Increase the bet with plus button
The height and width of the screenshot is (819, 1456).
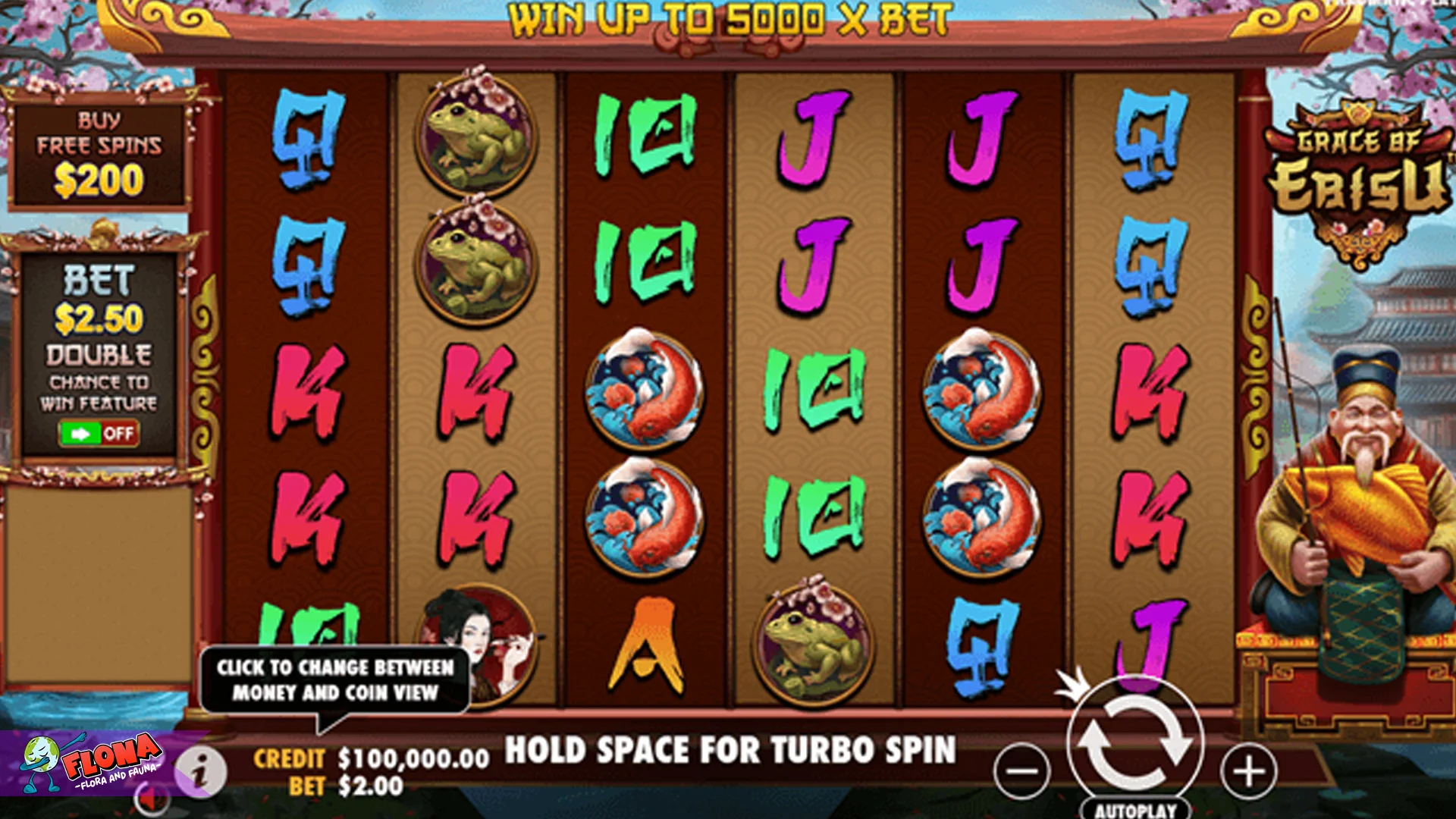(x=1248, y=772)
